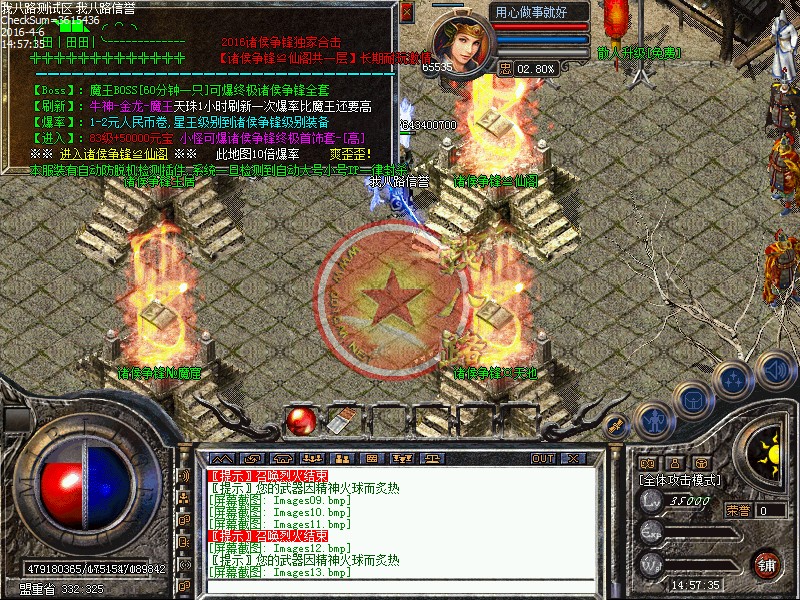
Task: Select the companion portrait of the crowned woman
Action: (464, 37)
